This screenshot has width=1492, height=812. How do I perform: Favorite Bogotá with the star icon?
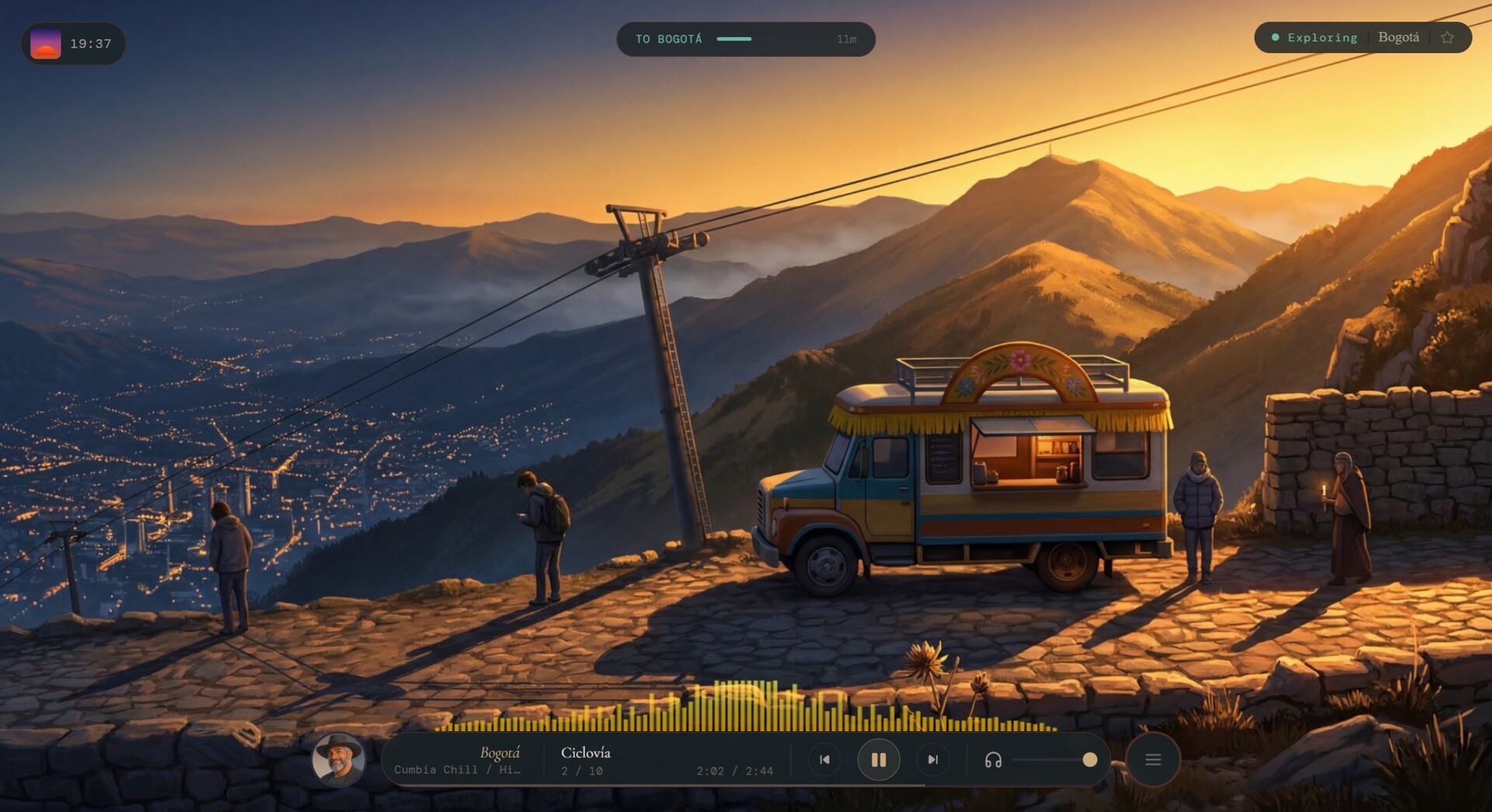coord(1447,38)
